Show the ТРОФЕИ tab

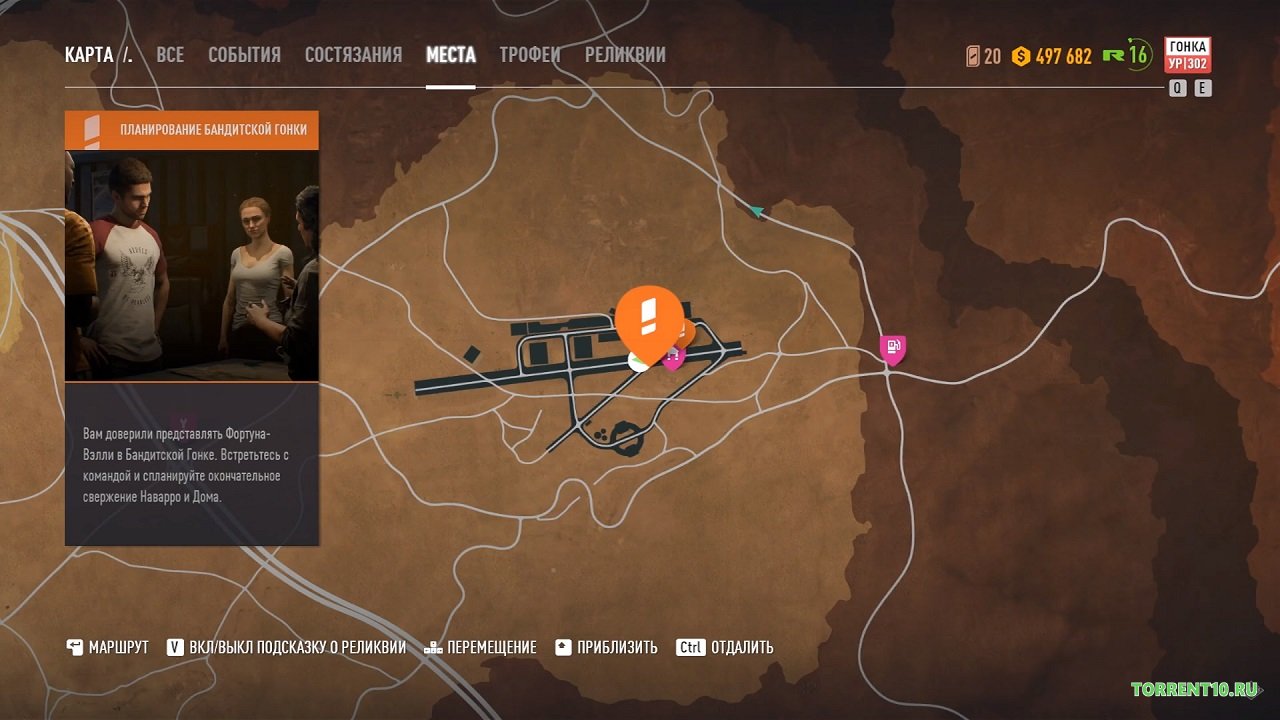pyautogui.click(x=530, y=55)
